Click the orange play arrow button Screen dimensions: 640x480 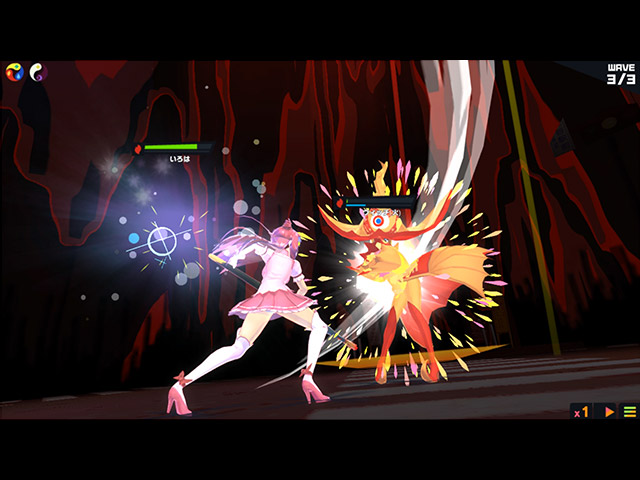[609, 411]
